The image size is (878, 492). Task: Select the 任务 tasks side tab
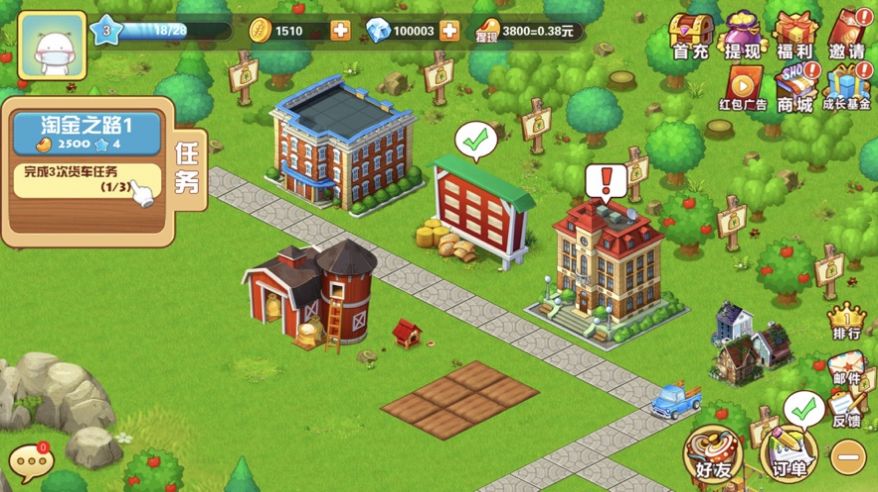[x=187, y=168]
